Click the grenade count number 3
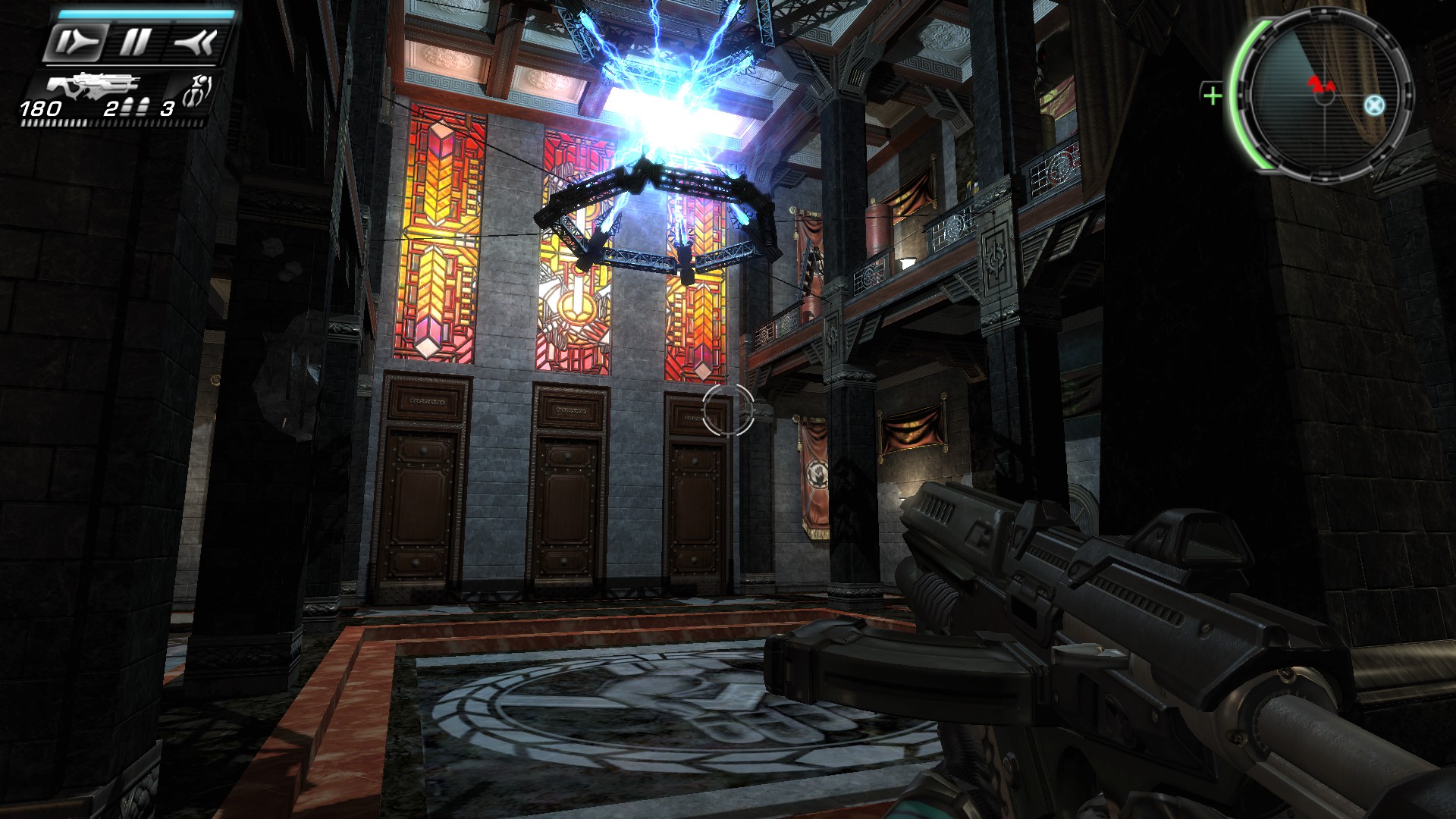Image resolution: width=1456 pixels, height=819 pixels. coord(167,108)
